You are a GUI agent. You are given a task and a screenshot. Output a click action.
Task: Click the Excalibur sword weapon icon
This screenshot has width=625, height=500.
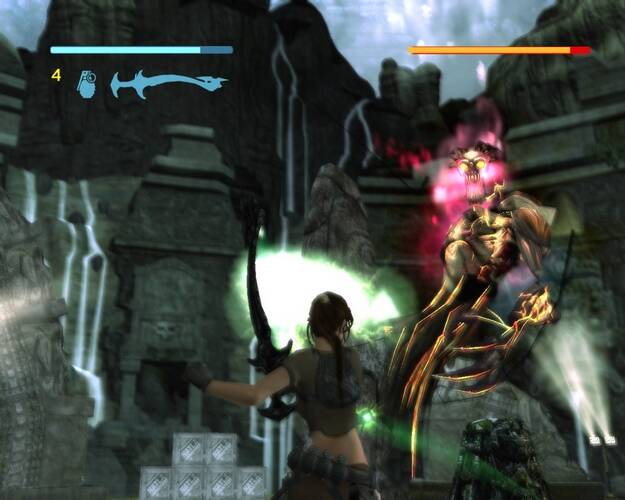coord(167,83)
